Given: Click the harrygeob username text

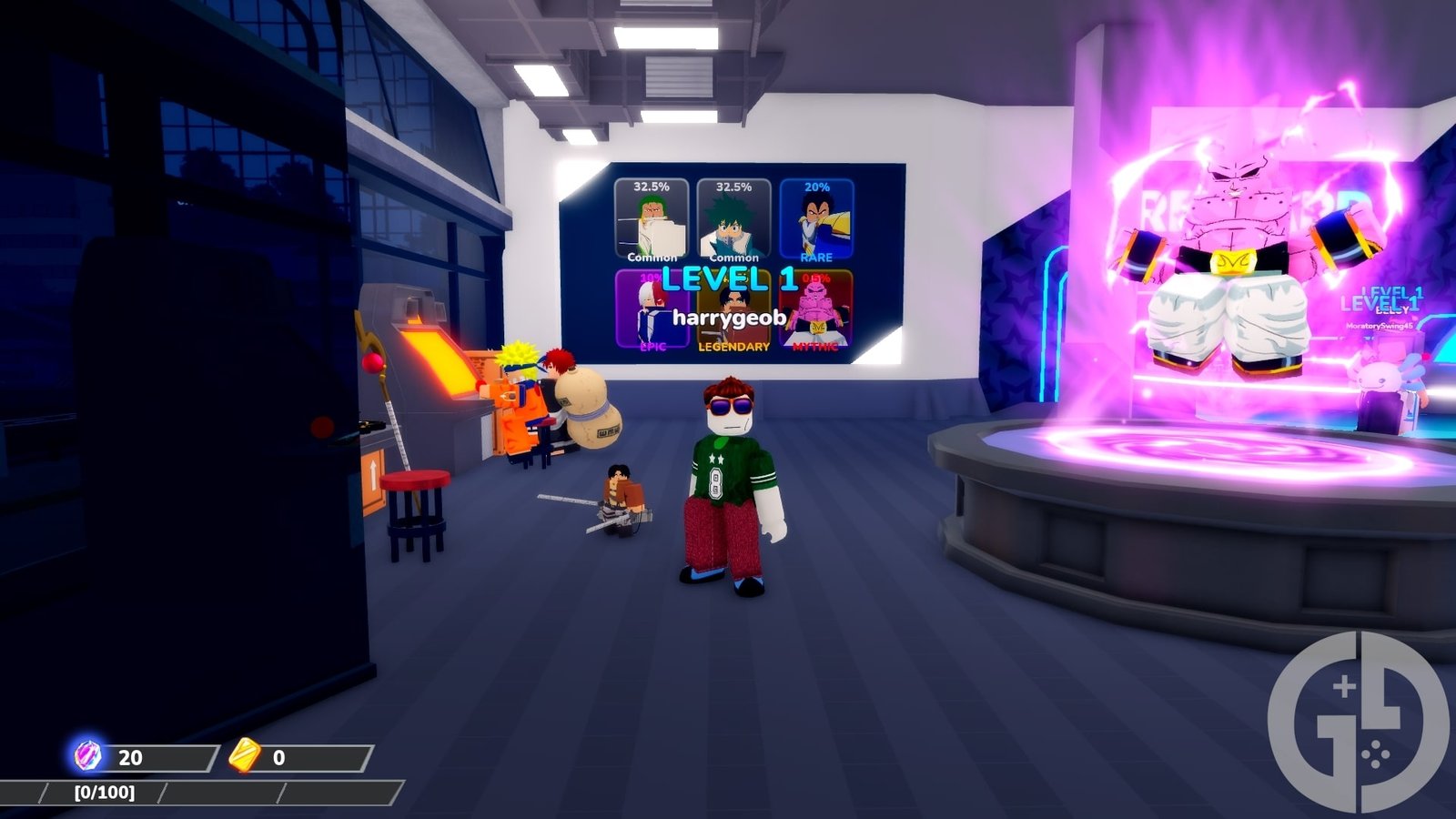Looking at the screenshot, I should (x=730, y=318).
